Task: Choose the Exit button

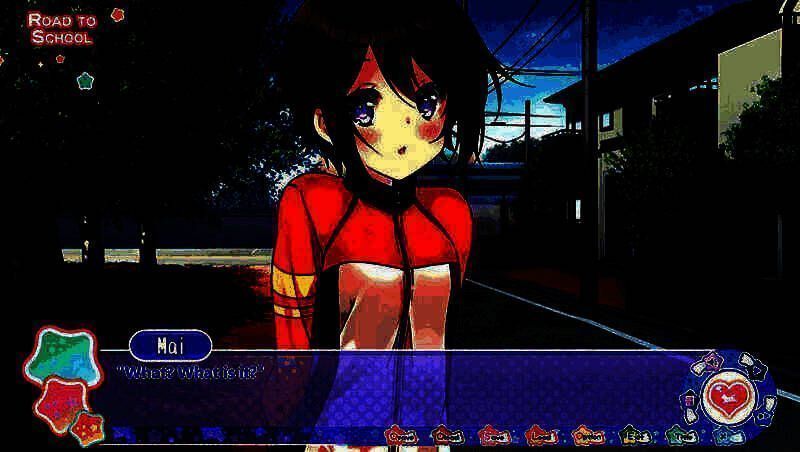Action: [633, 435]
